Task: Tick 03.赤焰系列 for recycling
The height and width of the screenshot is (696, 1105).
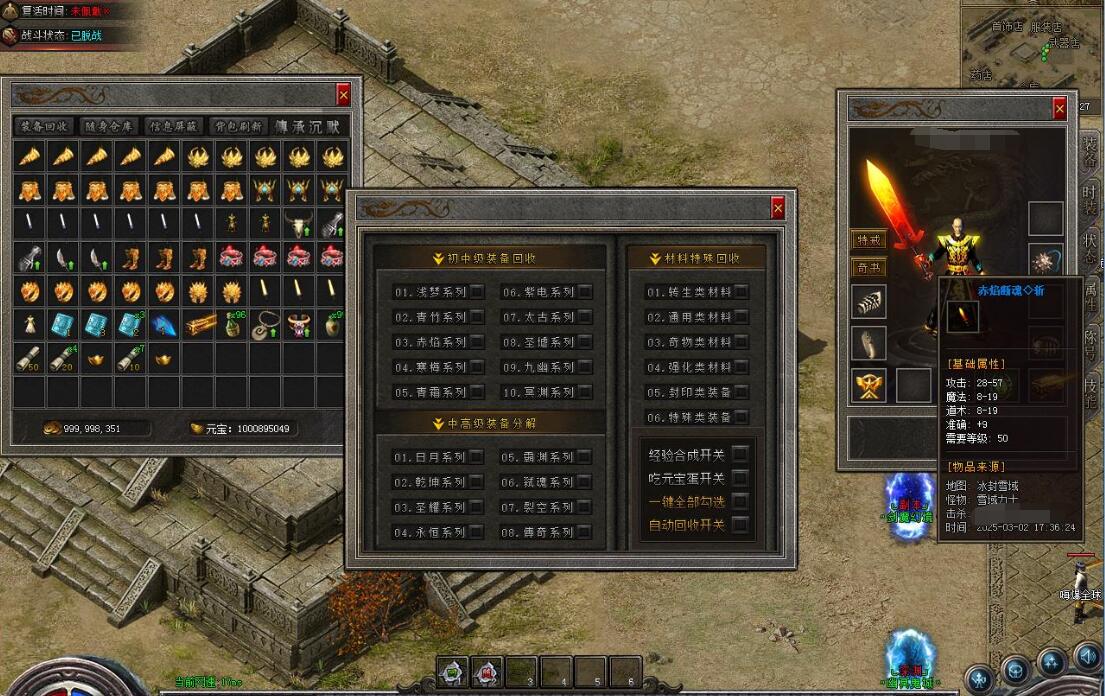Action: pyautogui.click(x=477, y=342)
